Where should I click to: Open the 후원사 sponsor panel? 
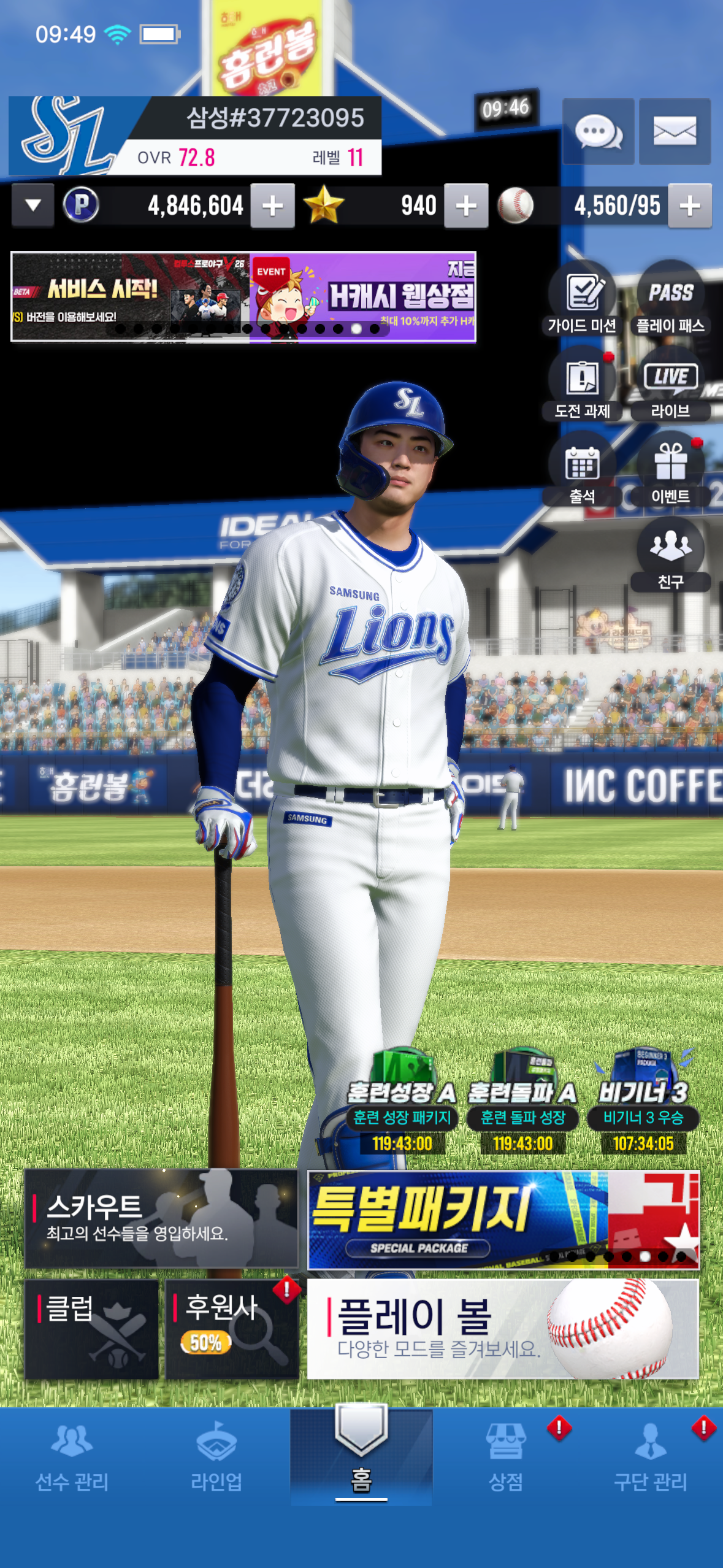point(232,1329)
